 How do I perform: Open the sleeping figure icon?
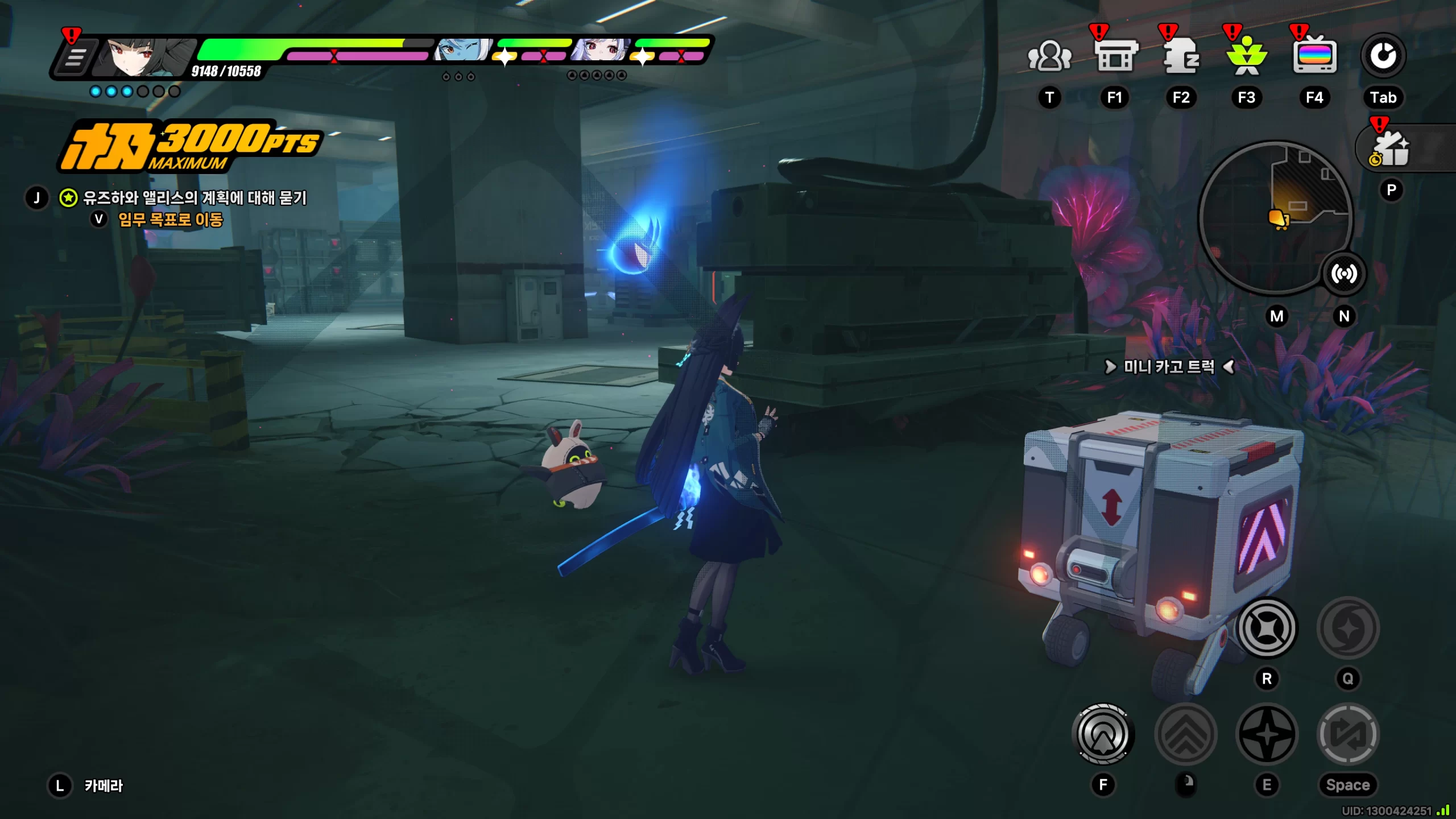tap(1181, 56)
